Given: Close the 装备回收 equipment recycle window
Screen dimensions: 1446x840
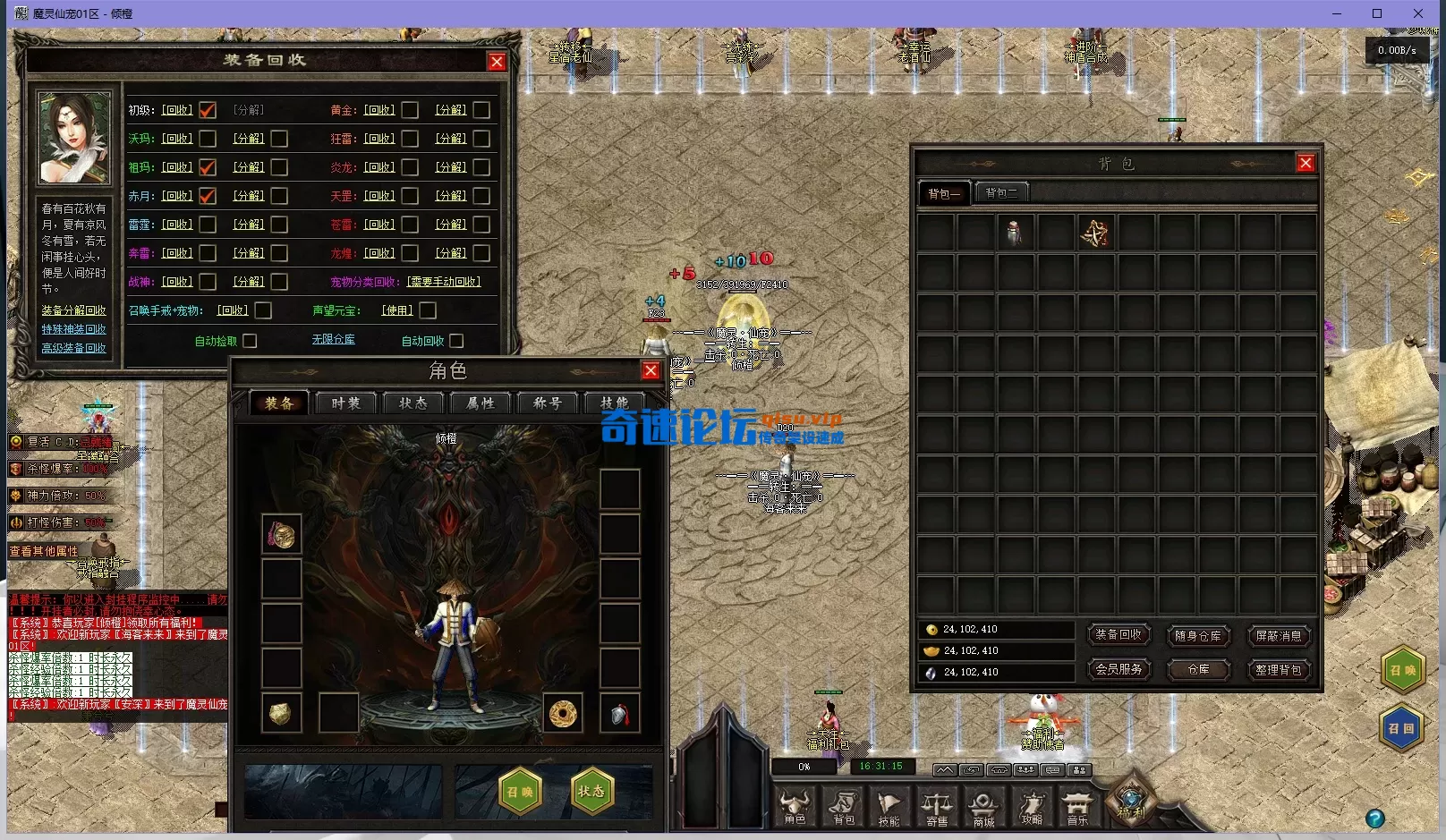Looking at the screenshot, I should coord(497,62).
